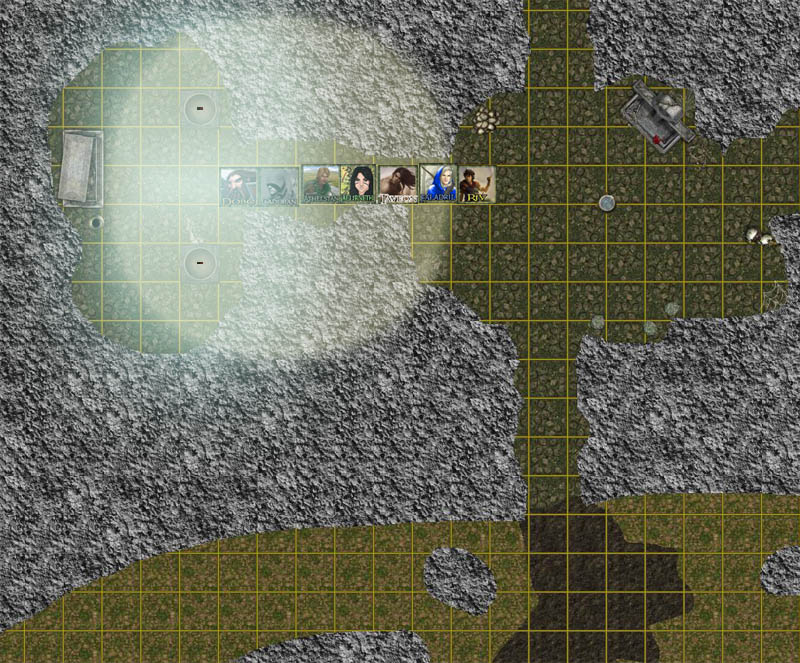This screenshot has width=800, height=663.
Task: Select the blue-hooded Saladril token
Action: (437, 184)
